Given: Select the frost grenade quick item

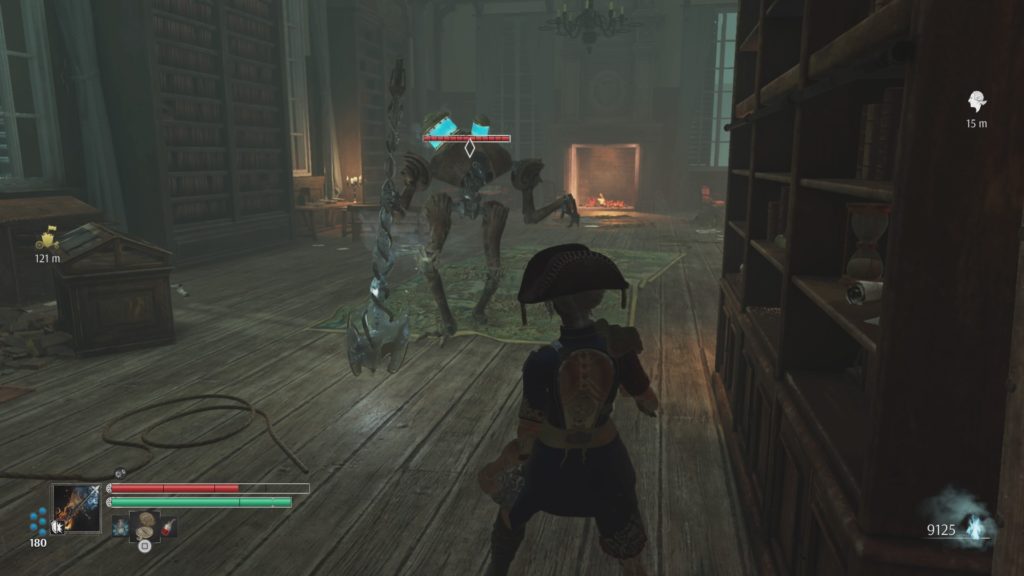Looking at the screenshot, I should [x=121, y=525].
